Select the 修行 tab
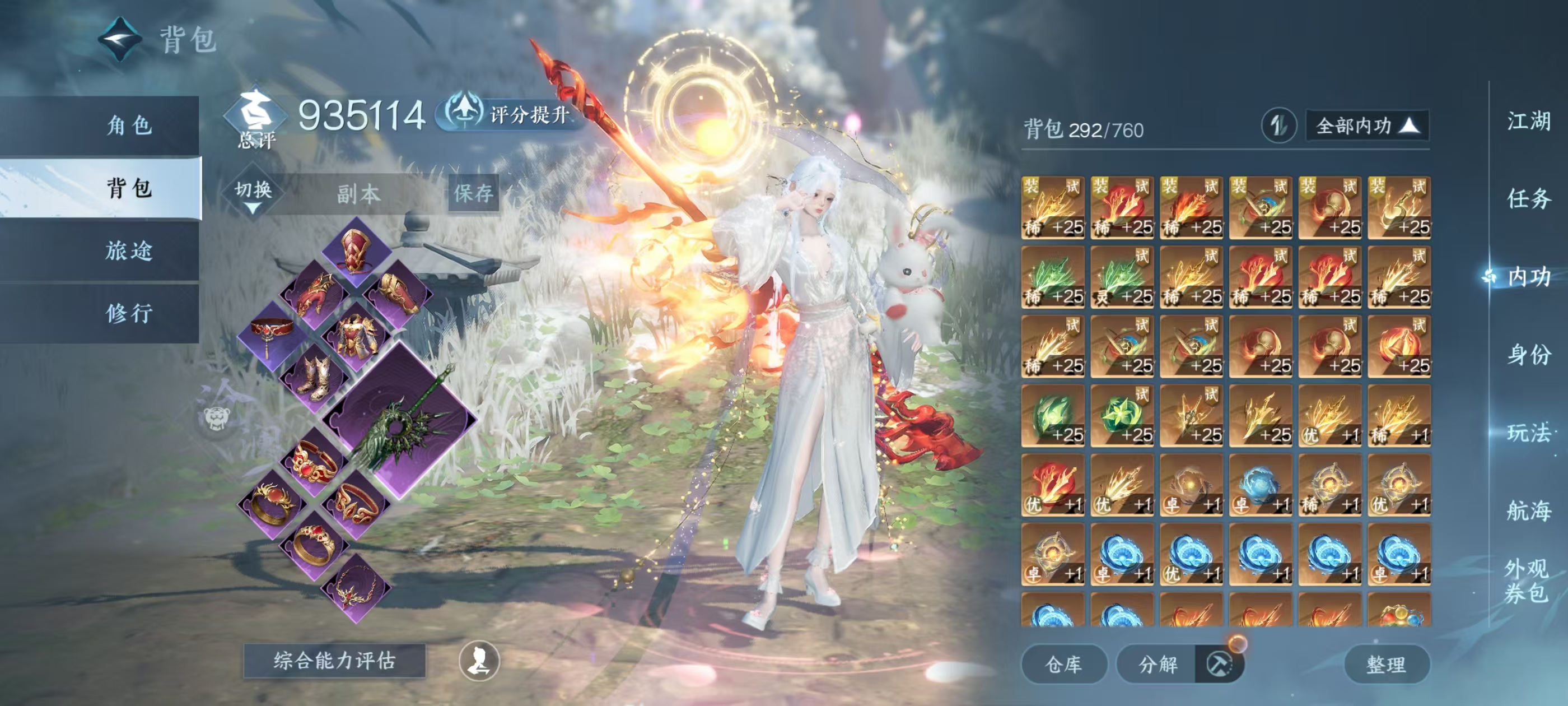Image resolution: width=1568 pixels, height=706 pixels. point(129,313)
